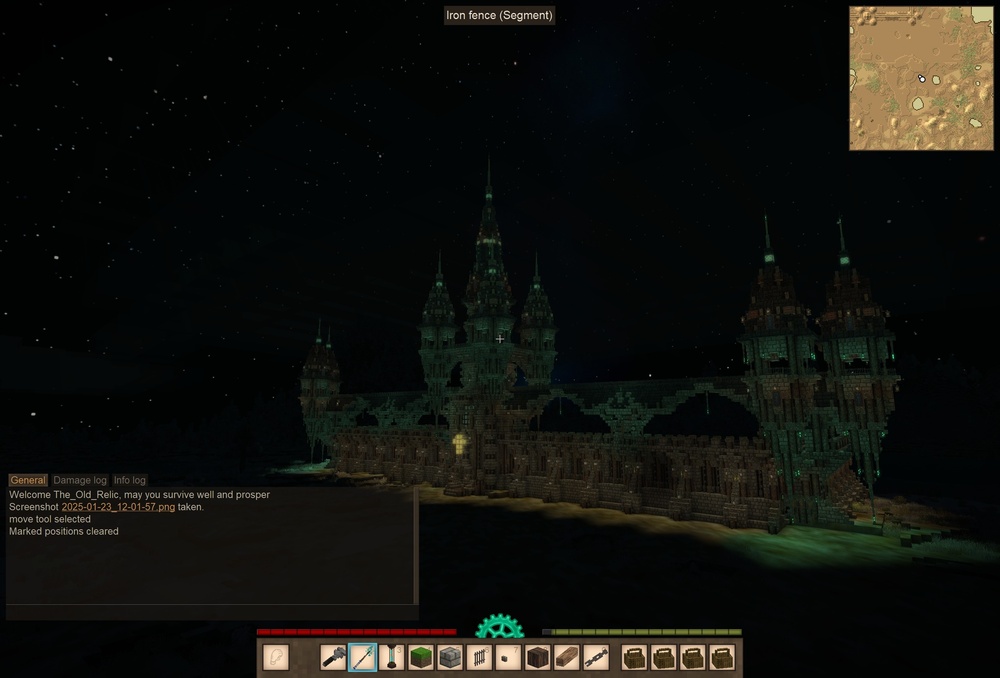Open the screenshot file link in chat
Image resolution: width=1000 pixels, height=678 pixels.
click(118, 507)
